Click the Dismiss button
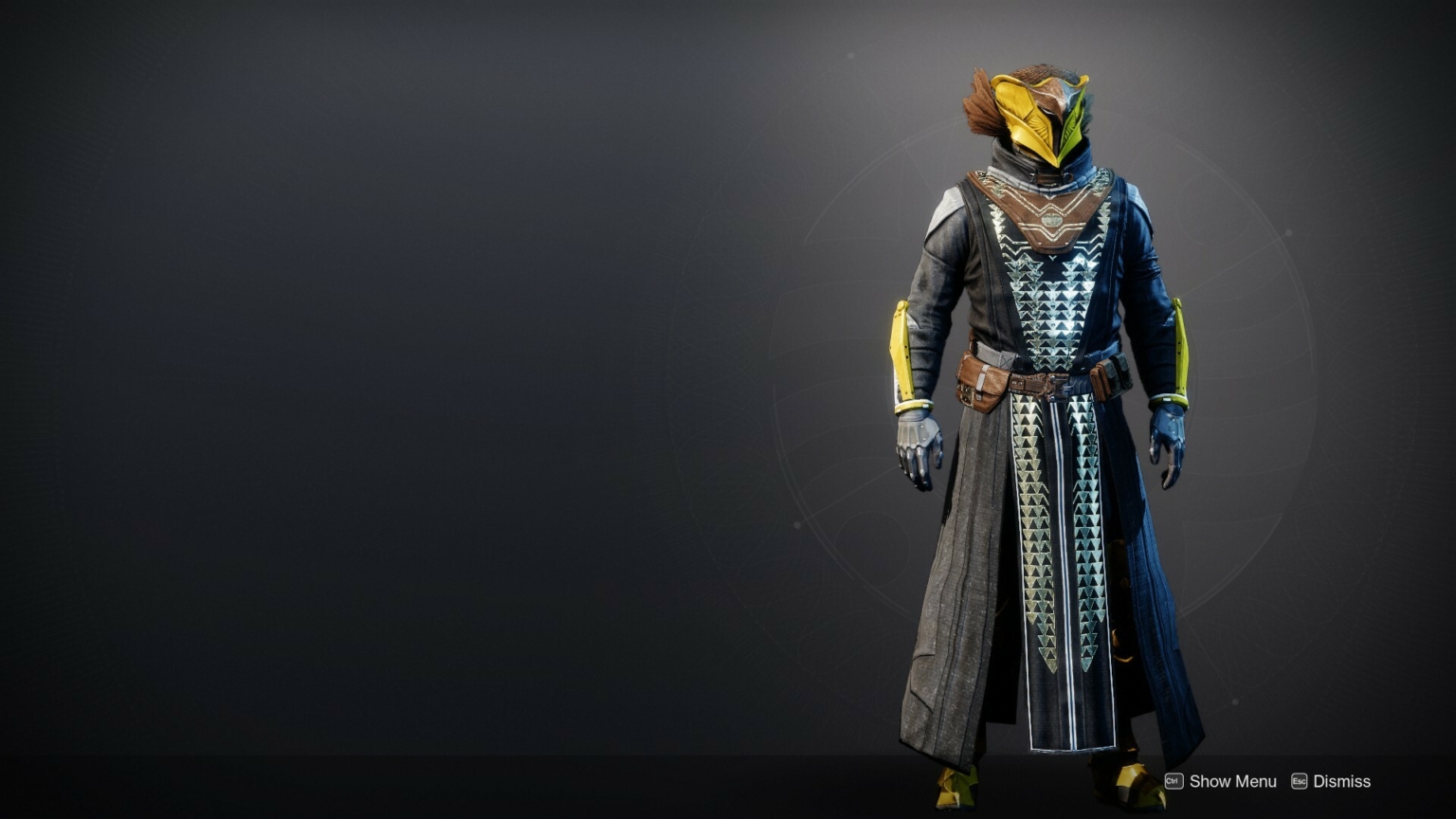This screenshot has height=819, width=1456. (x=1340, y=781)
